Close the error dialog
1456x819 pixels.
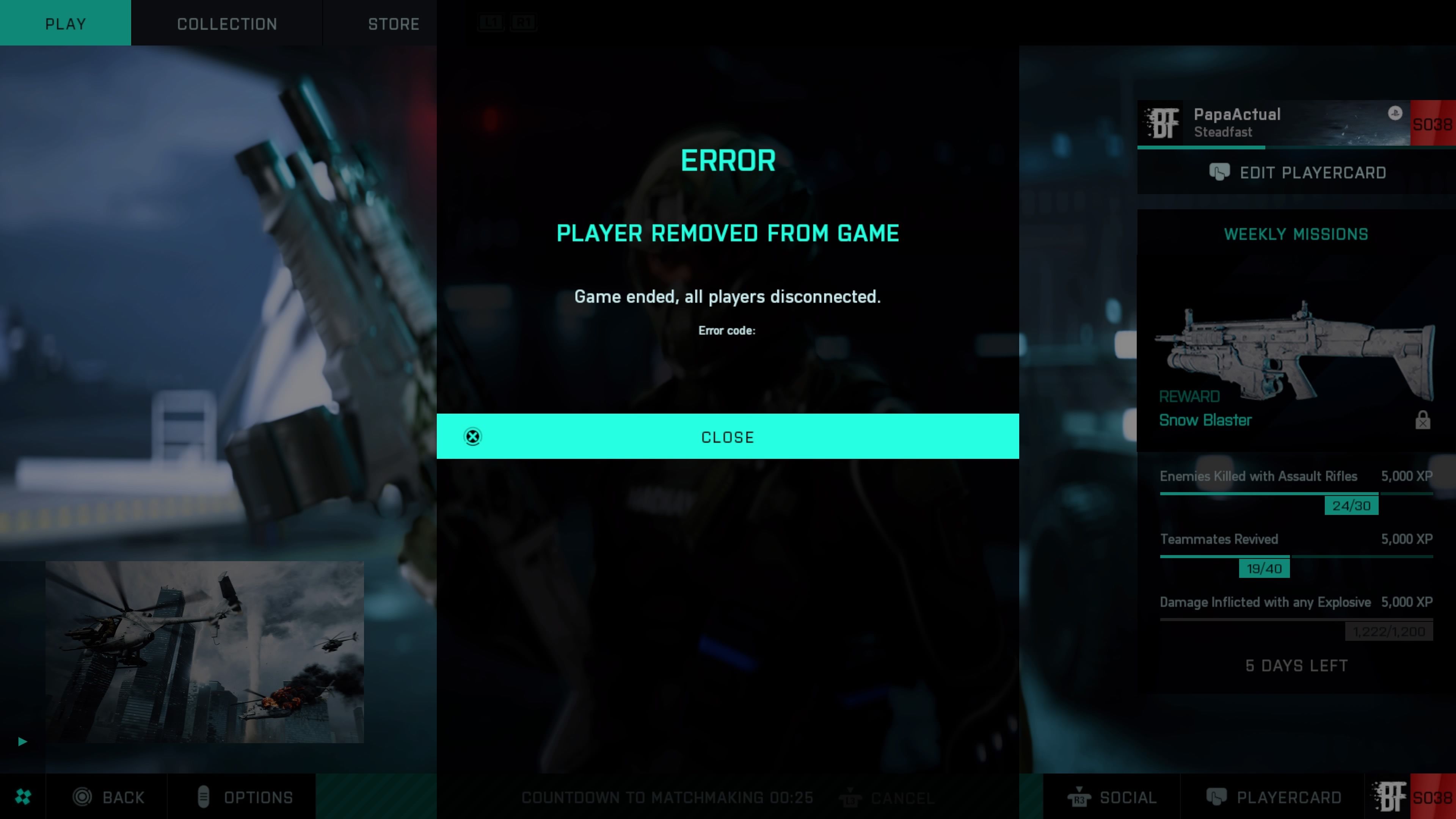[x=728, y=436]
